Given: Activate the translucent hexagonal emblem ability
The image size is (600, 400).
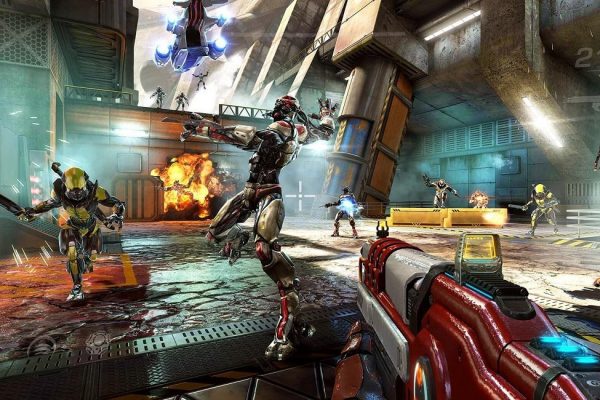Looking at the screenshot, I should (97, 343).
